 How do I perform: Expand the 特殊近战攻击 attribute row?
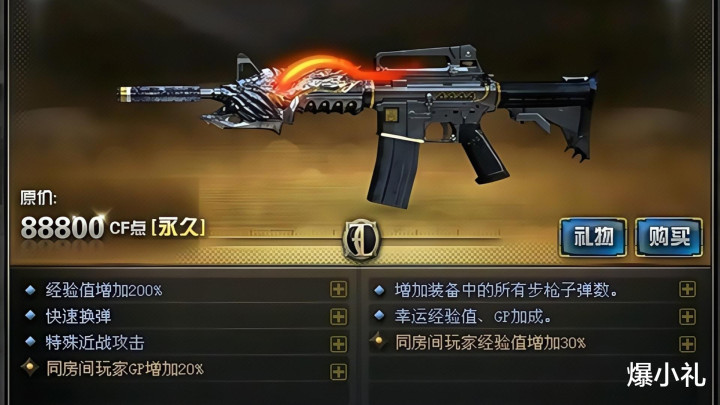339,343
